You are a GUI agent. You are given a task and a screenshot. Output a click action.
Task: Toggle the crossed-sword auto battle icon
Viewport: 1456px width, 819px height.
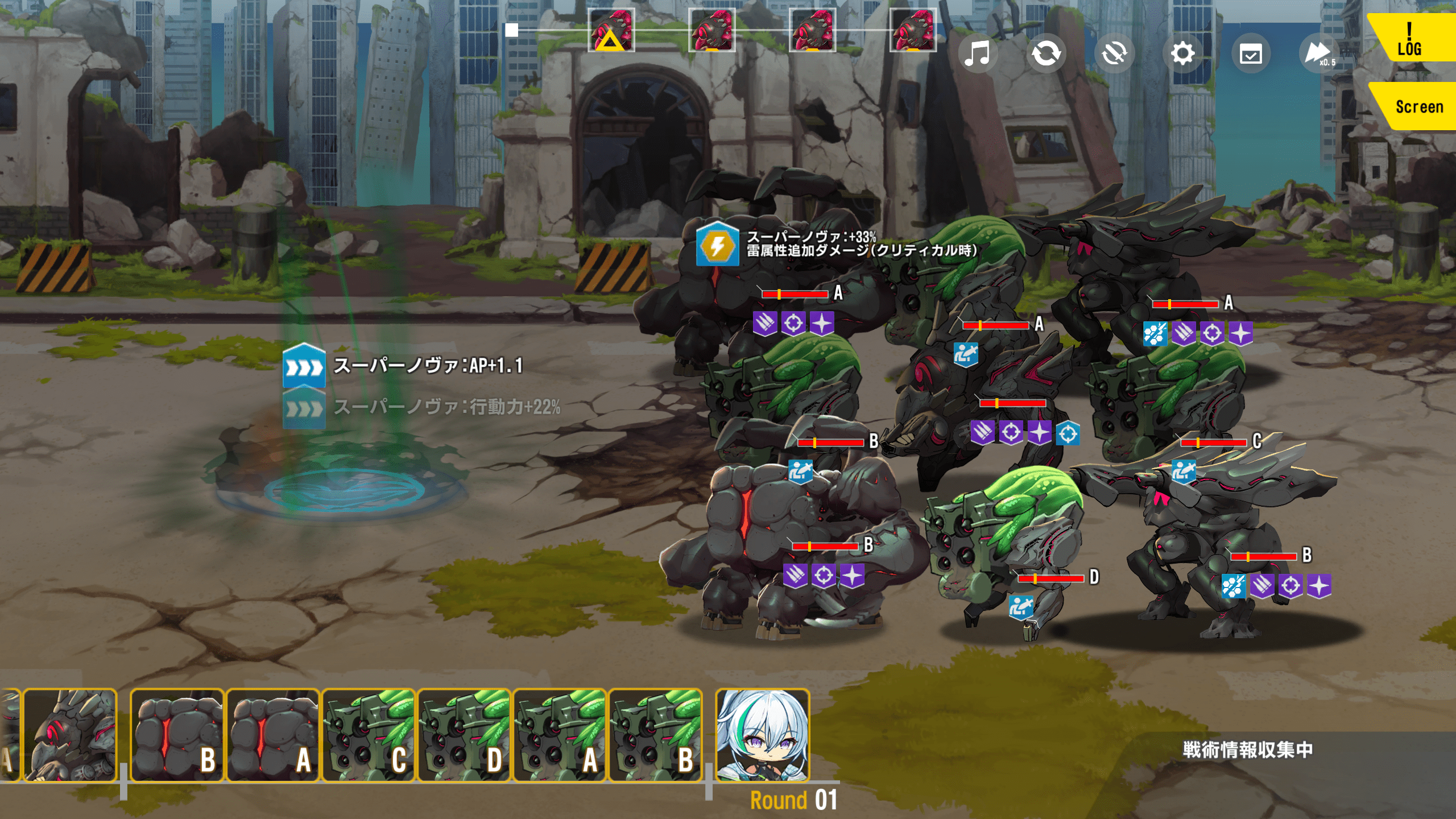click(1114, 54)
